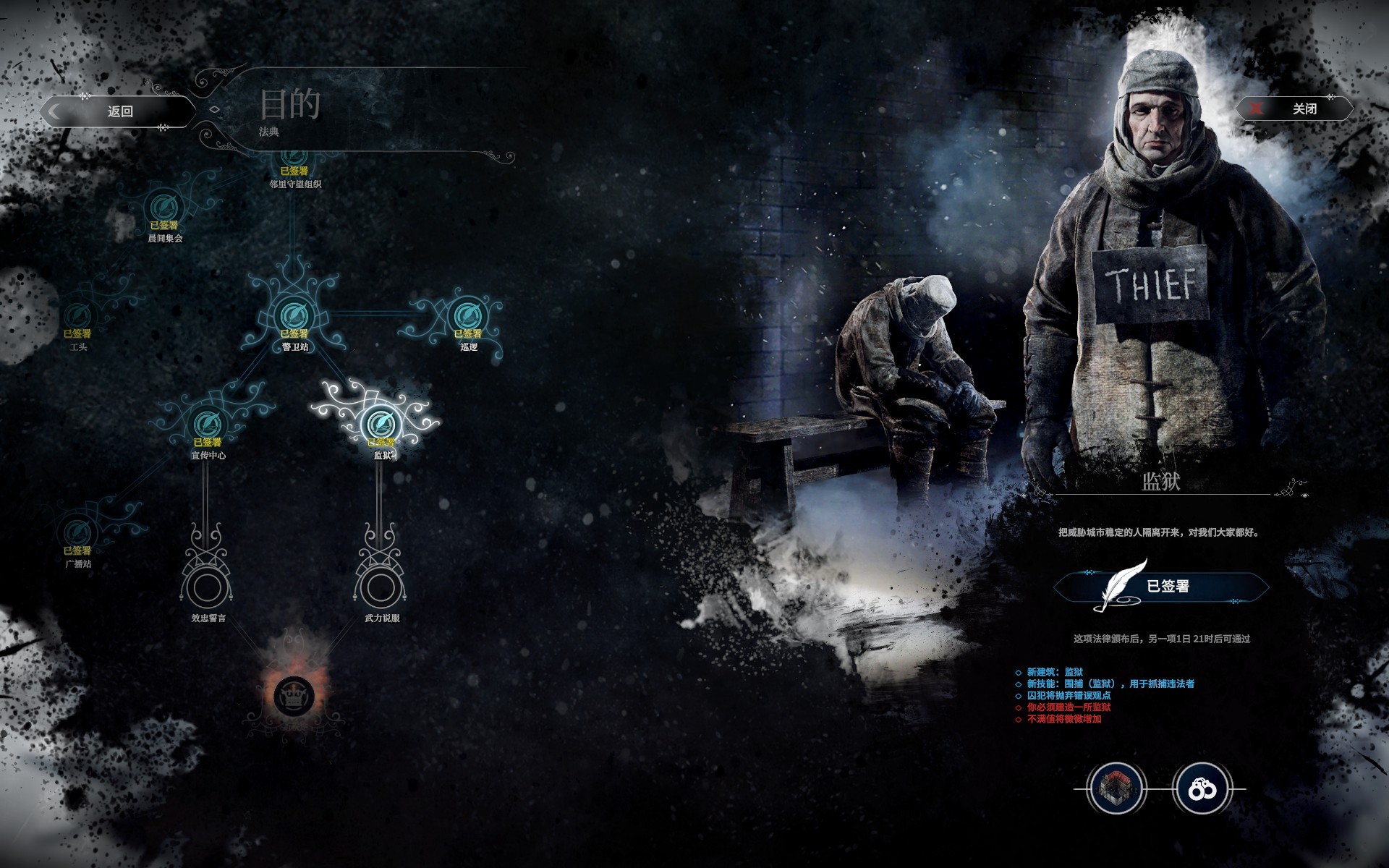The width and height of the screenshot is (1389, 868).
Task: Show the 广播站 law node
Action: (x=77, y=532)
